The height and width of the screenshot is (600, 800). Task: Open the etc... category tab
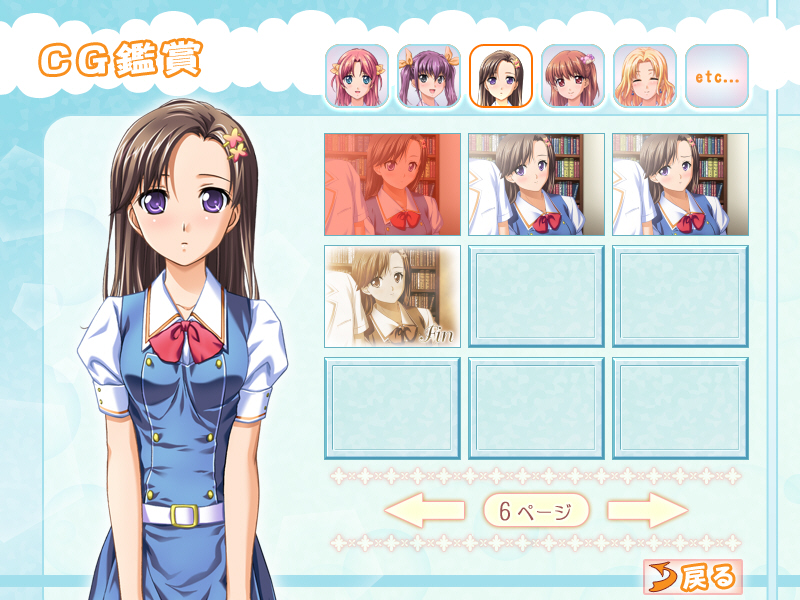pos(716,76)
